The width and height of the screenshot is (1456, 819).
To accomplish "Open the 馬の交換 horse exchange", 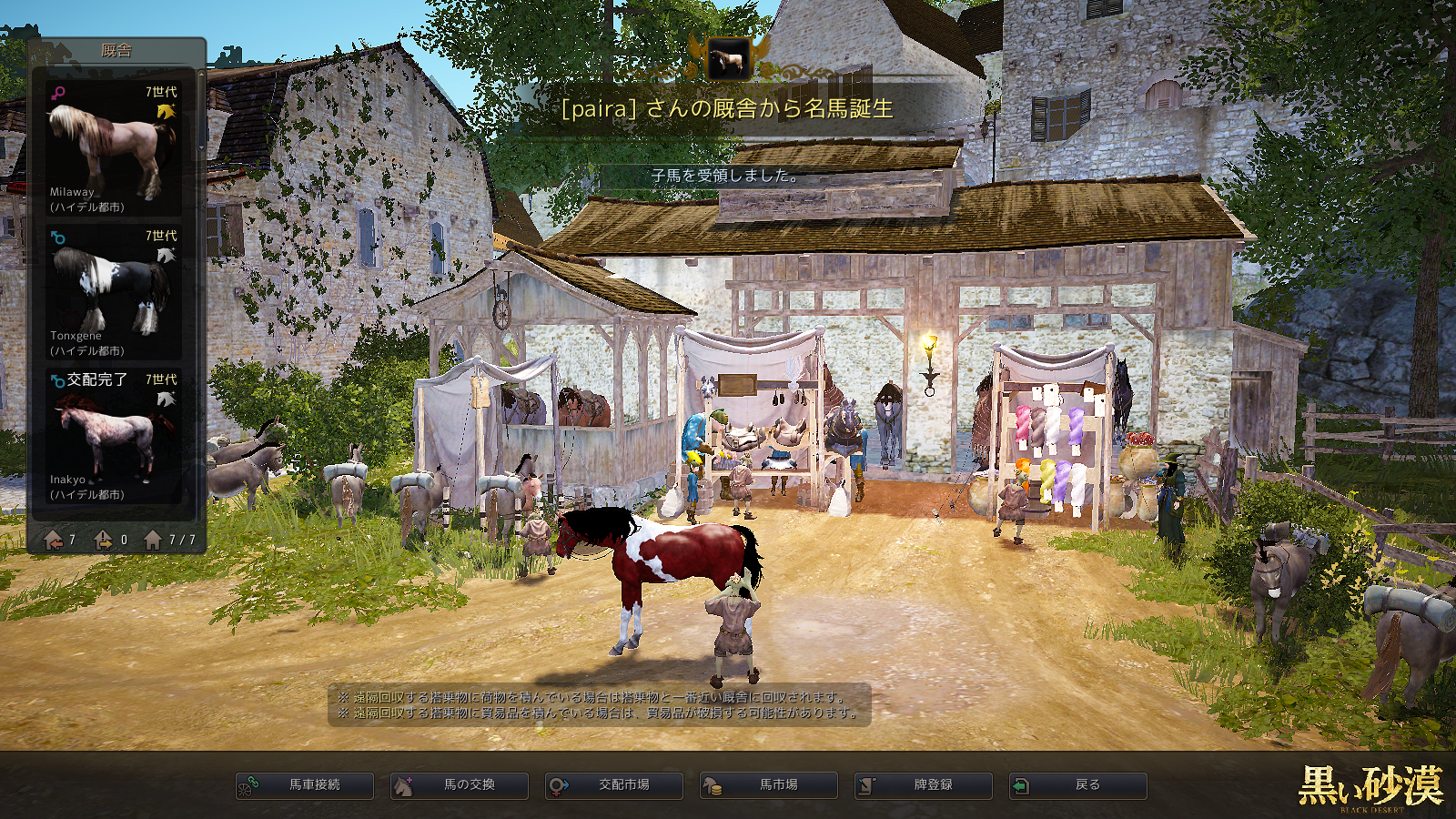I will point(460,785).
